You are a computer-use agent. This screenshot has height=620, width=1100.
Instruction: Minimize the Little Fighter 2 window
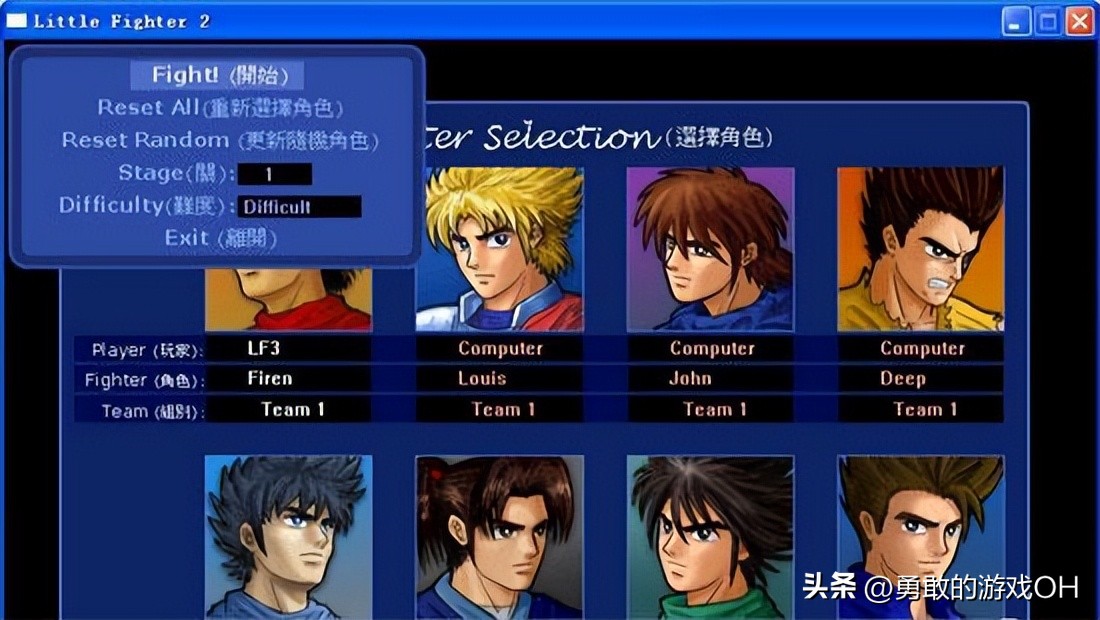pos(1017,21)
